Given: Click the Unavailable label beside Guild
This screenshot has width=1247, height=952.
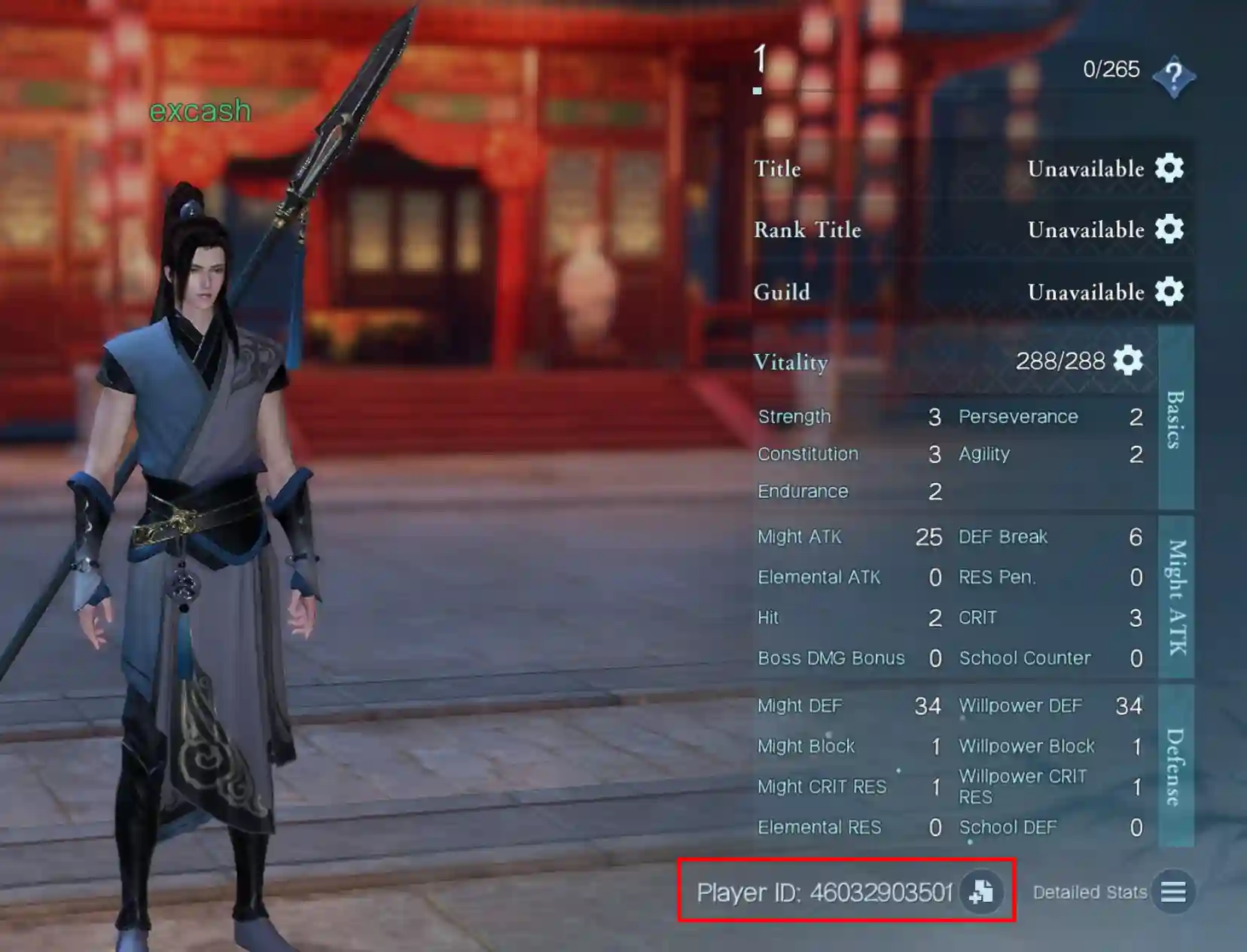Looking at the screenshot, I should coord(1087,292).
